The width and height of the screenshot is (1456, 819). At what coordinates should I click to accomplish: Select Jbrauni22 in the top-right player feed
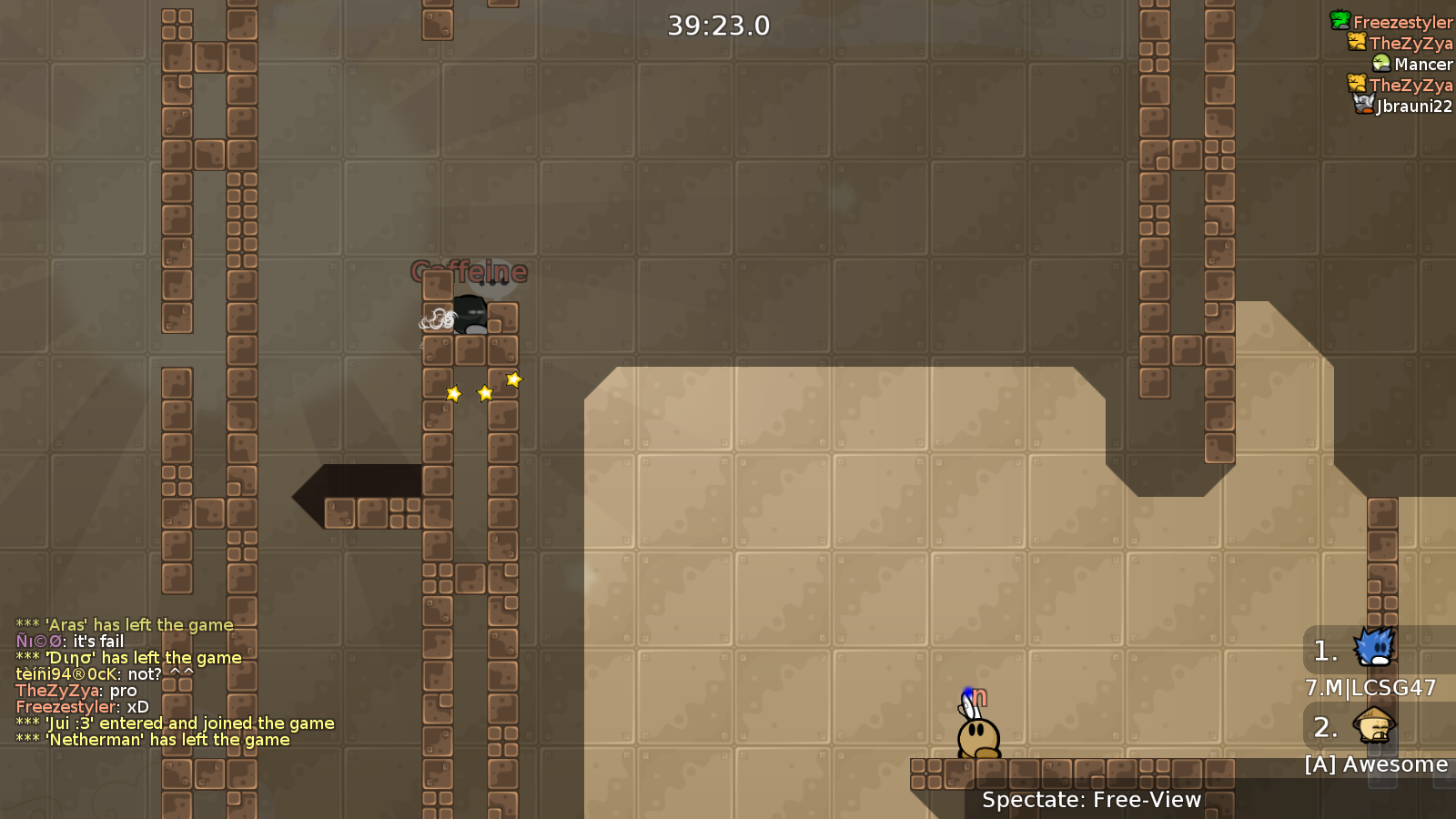(x=1413, y=106)
